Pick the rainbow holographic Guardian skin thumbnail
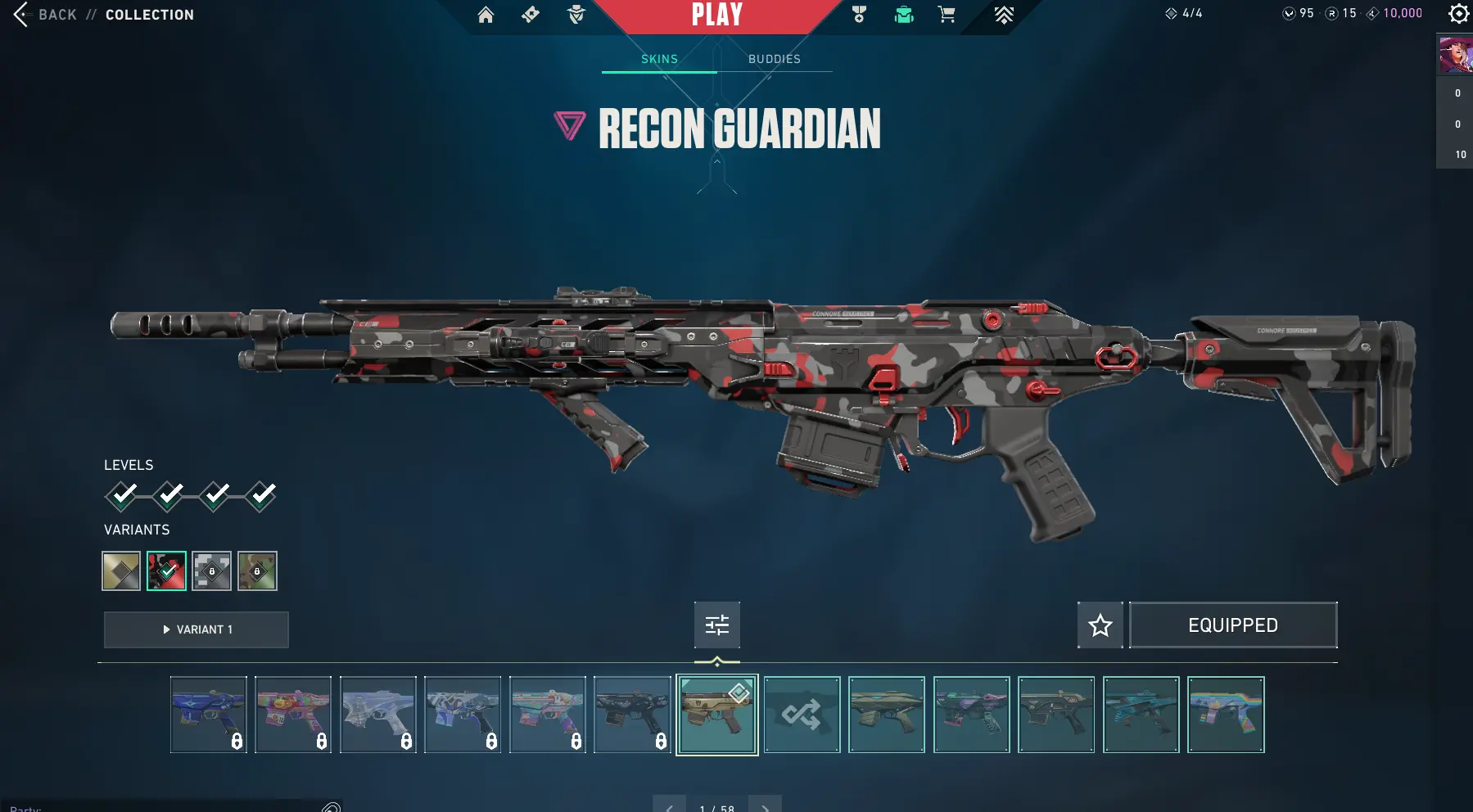The width and height of the screenshot is (1473, 812). [x=1226, y=715]
